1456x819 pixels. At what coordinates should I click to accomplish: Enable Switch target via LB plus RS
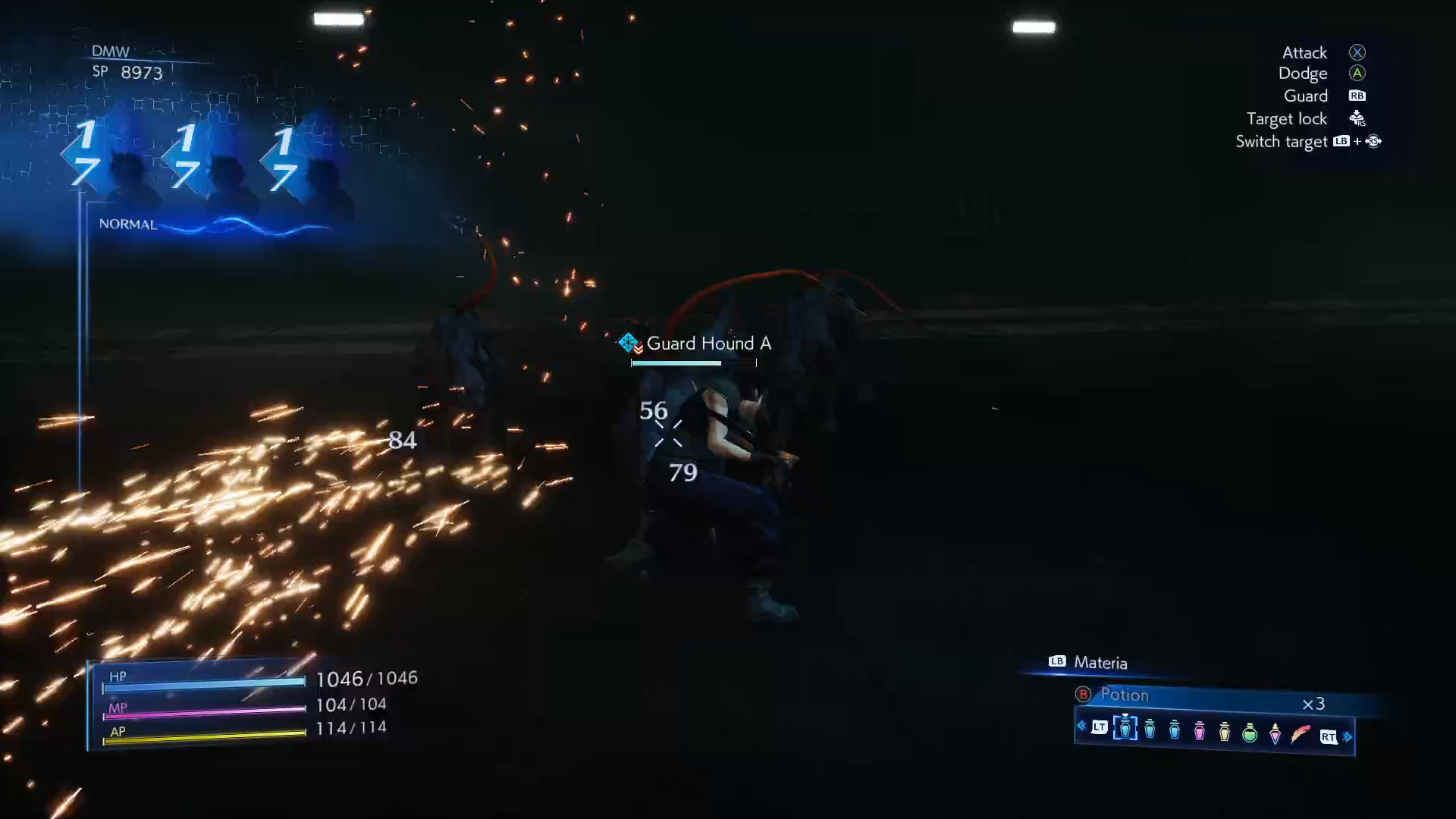(x=1357, y=141)
